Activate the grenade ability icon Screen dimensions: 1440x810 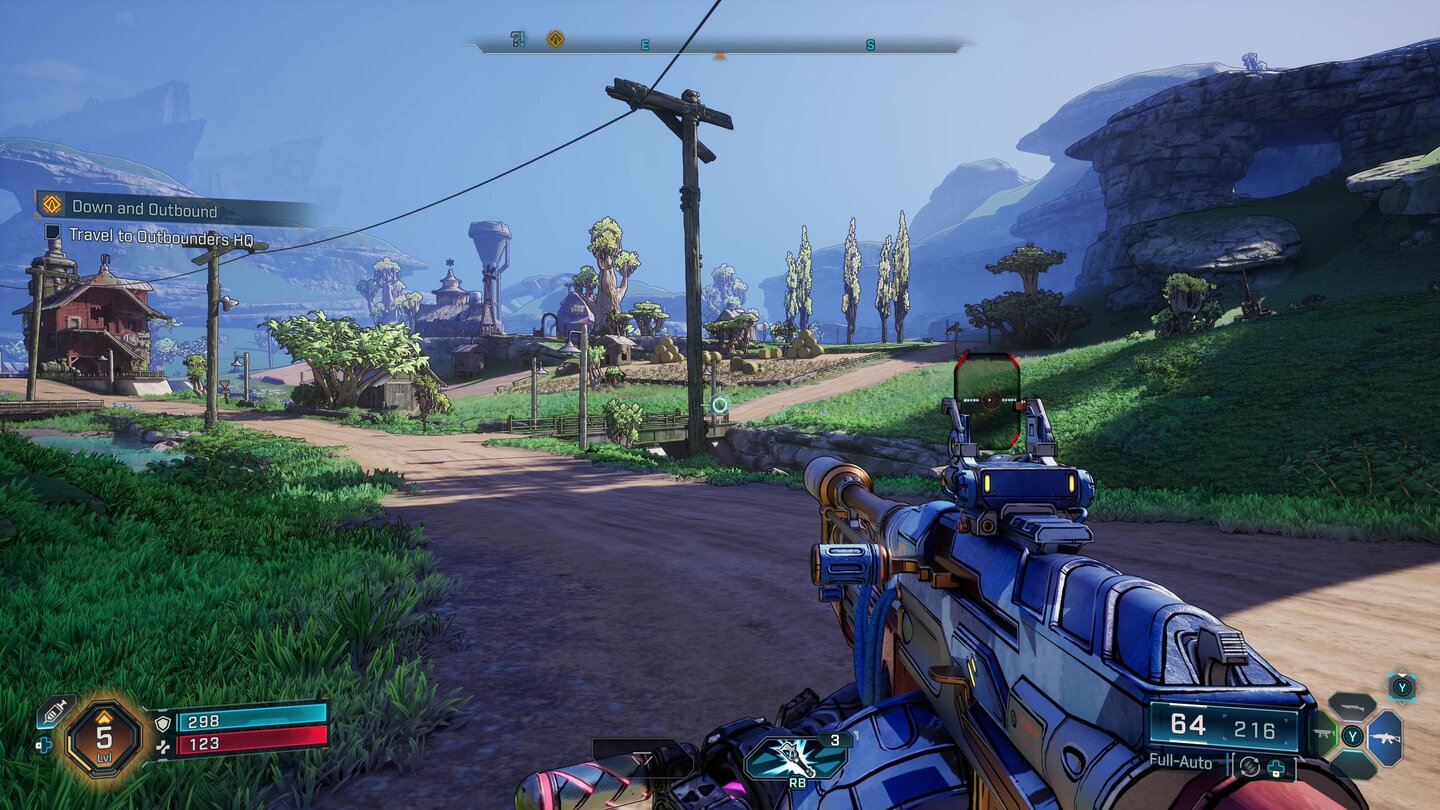click(x=795, y=758)
